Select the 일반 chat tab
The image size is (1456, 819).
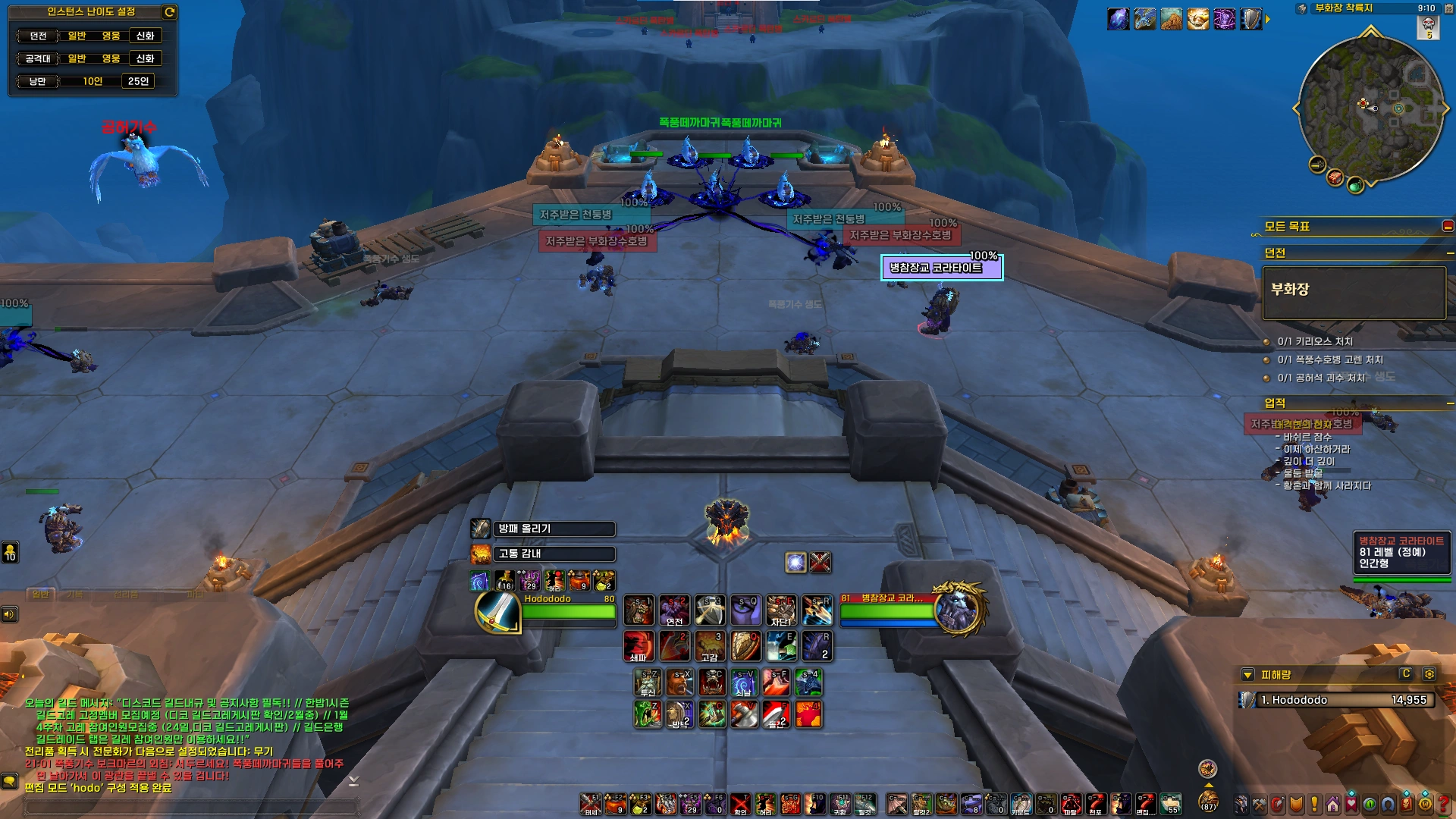tap(40, 595)
